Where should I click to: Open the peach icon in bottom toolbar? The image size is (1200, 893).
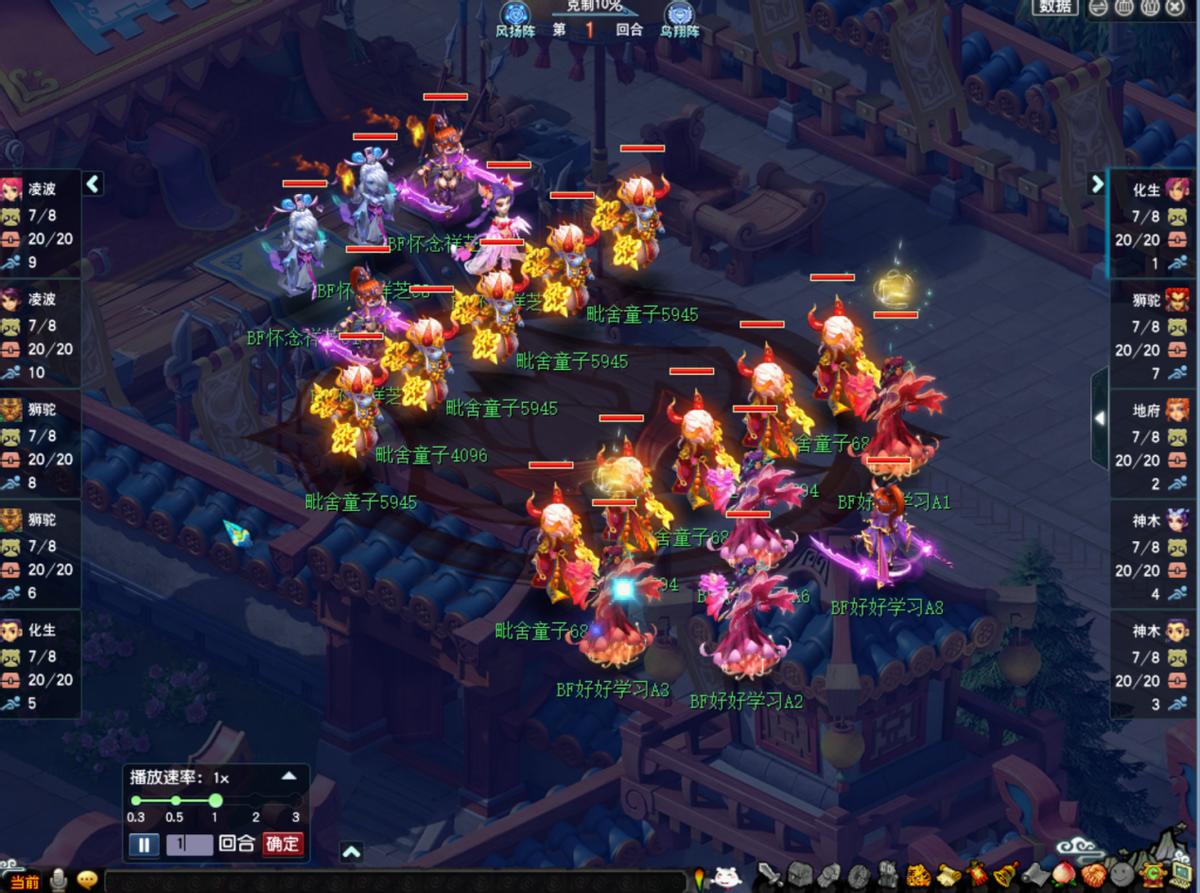1063,876
